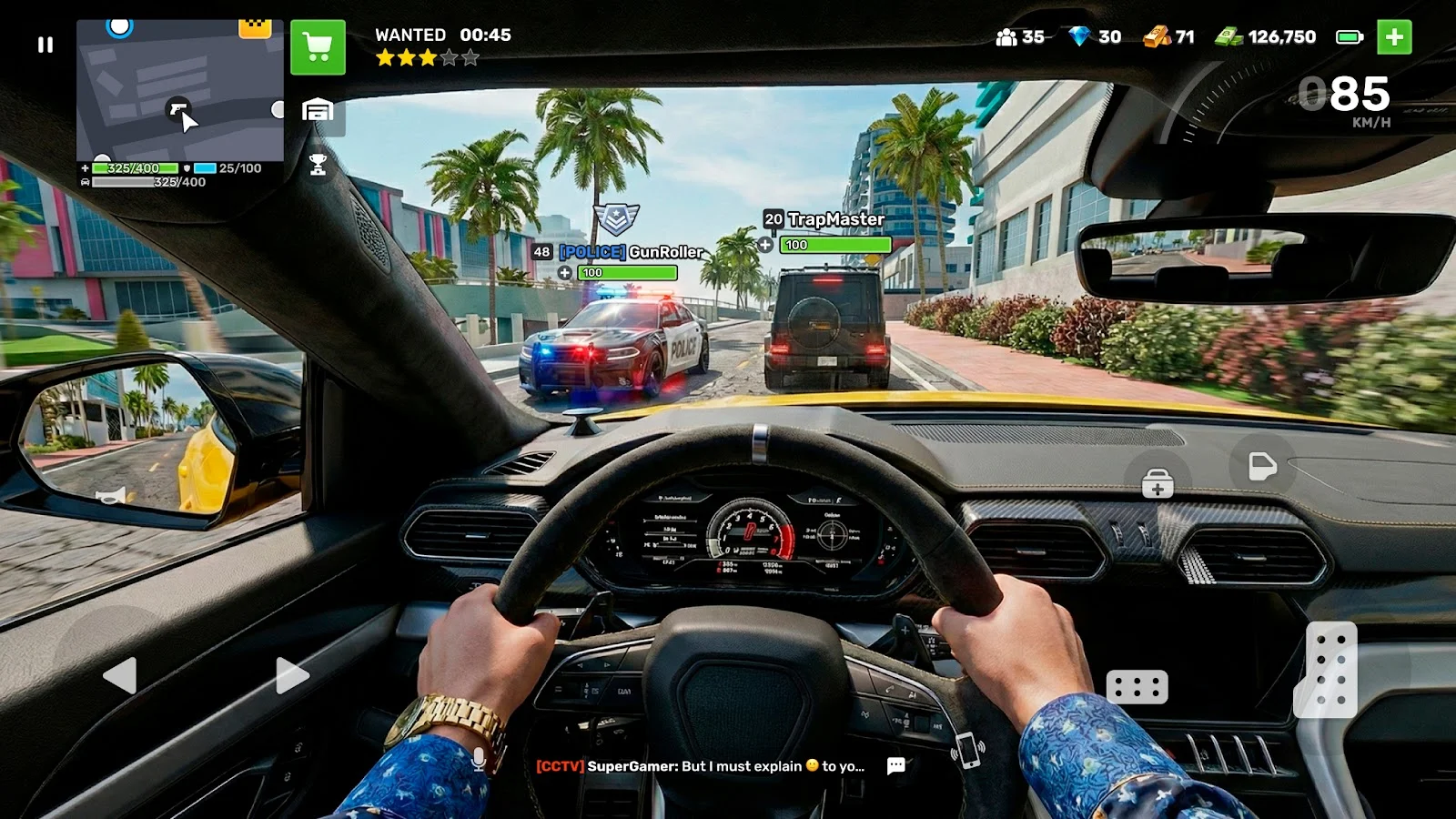Screen dimensions: 1456x819
Task: Open the pause menu
Action: pyautogui.click(x=45, y=45)
